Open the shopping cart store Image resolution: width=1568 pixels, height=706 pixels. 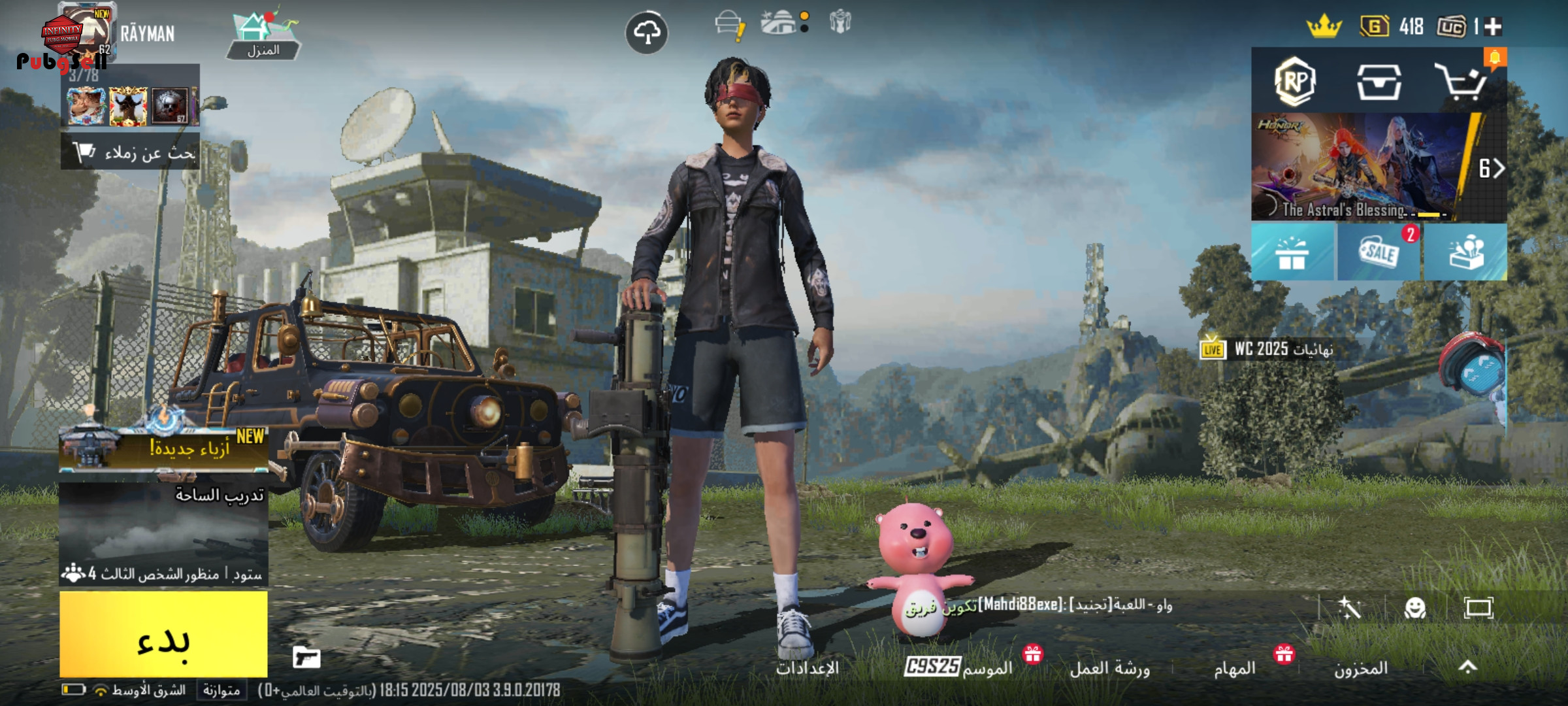click(x=1461, y=82)
